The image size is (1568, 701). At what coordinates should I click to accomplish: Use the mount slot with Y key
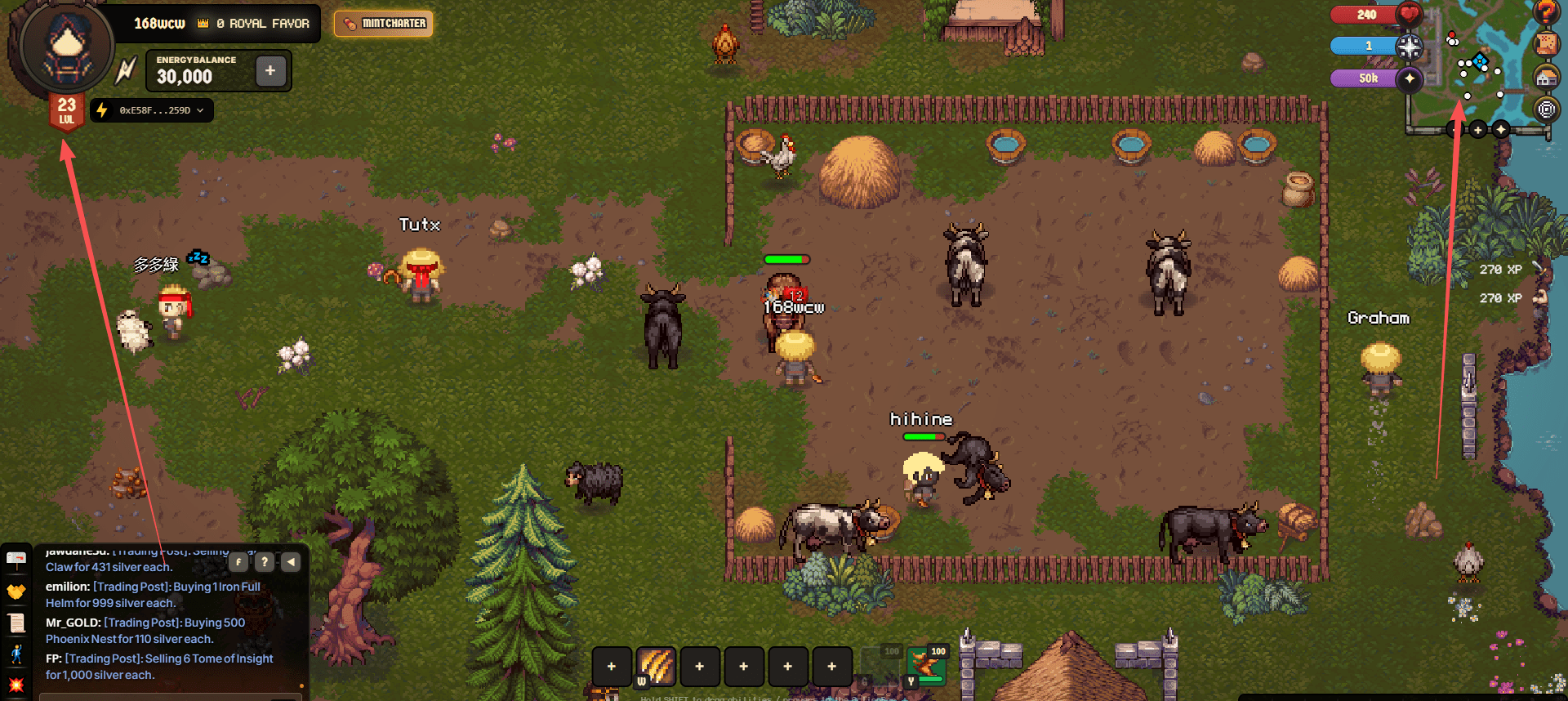[x=926, y=666]
